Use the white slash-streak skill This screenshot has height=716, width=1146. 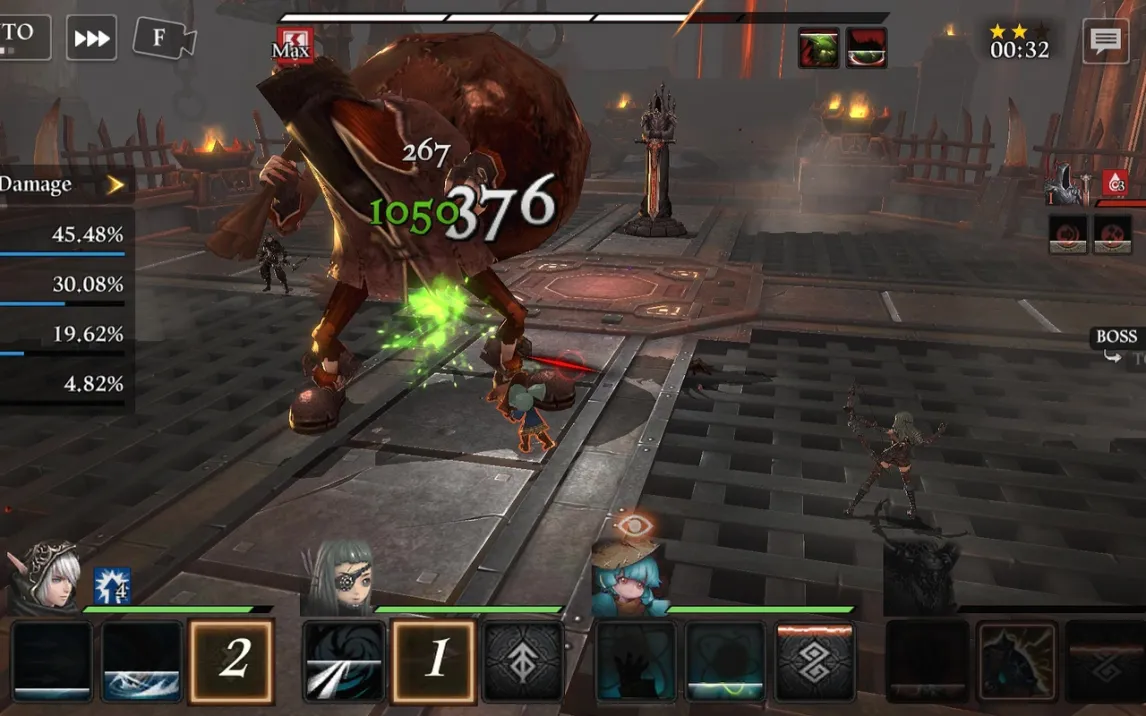tap(344, 660)
